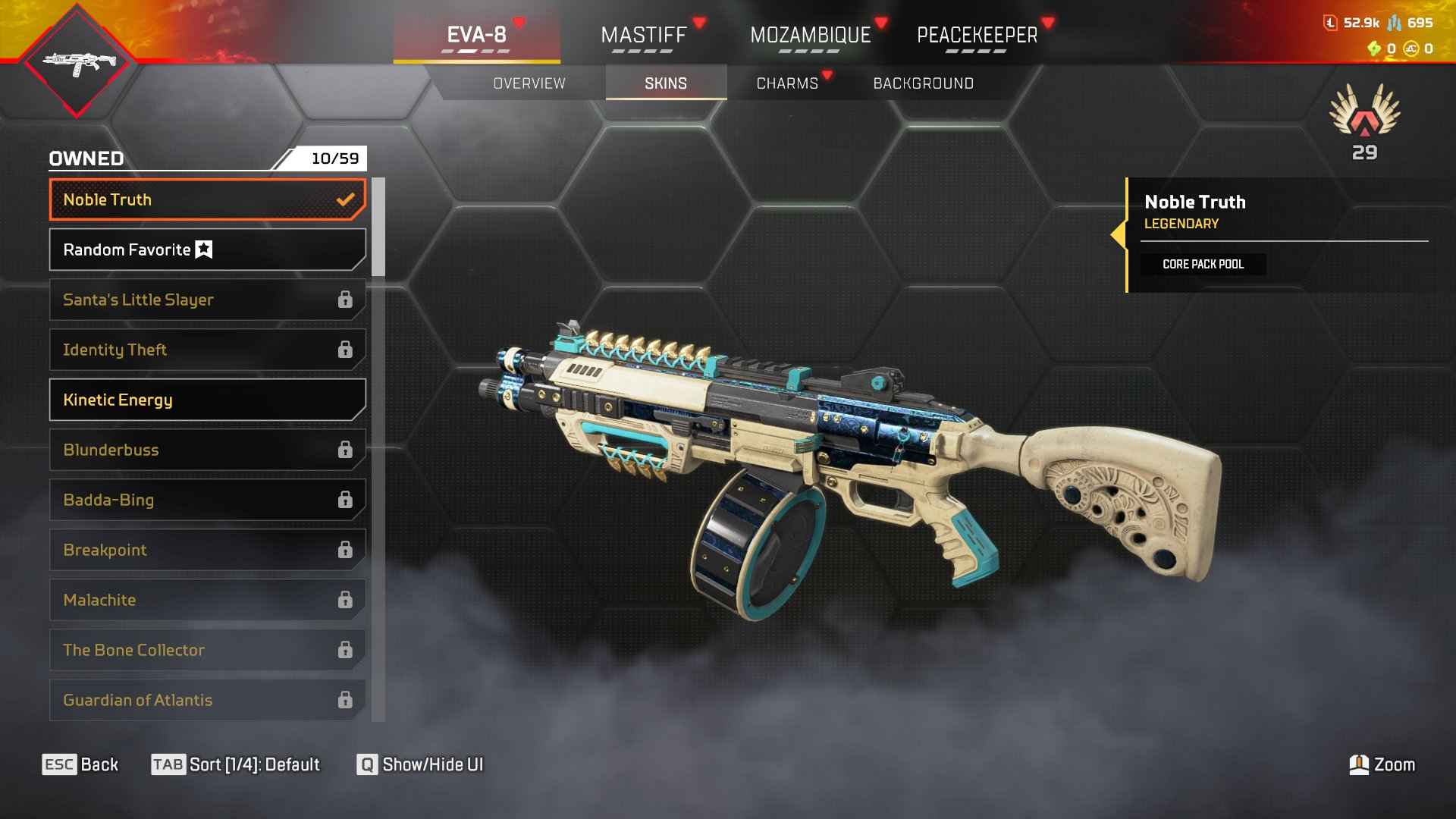Choose the Noble Truth skin
Image resolution: width=1456 pixels, height=819 pixels.
point(207,200)
